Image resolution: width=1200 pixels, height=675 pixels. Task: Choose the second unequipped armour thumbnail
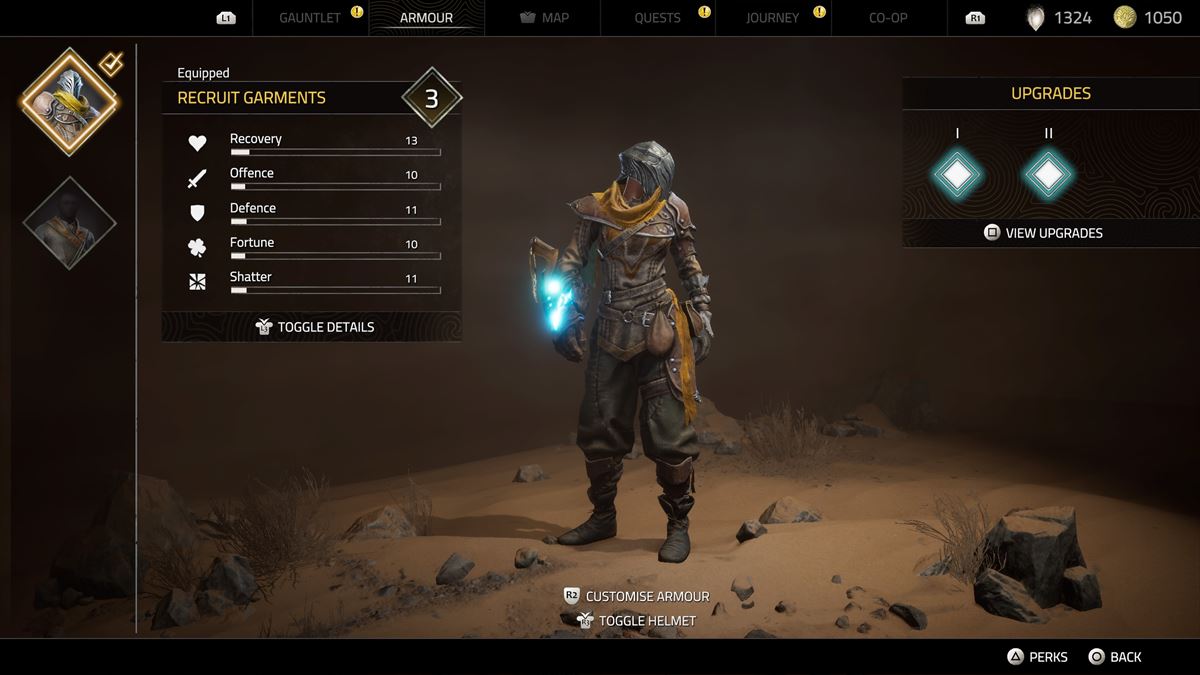(x=69, y=223)
